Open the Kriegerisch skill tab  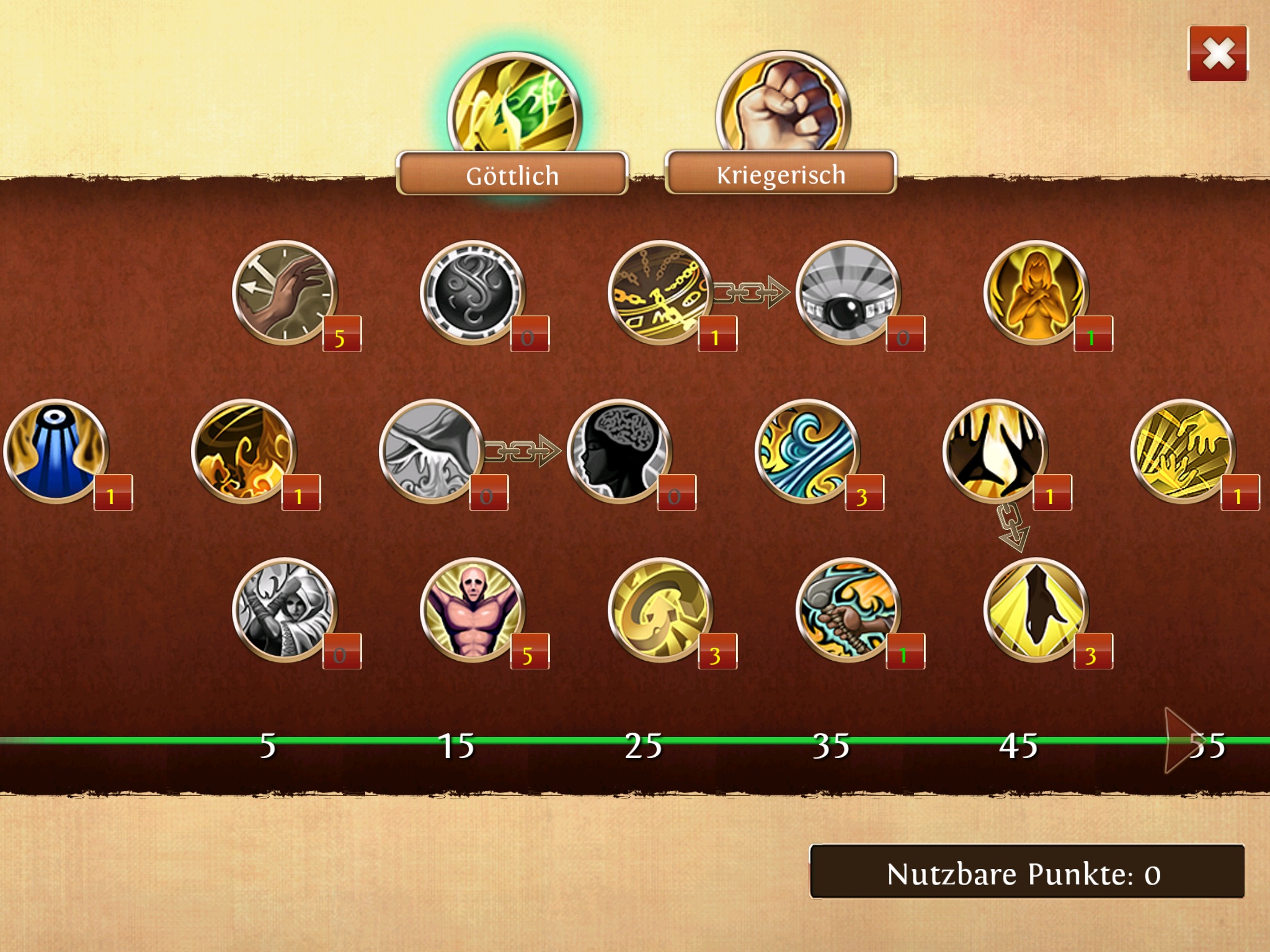click(x=781, y=174)
